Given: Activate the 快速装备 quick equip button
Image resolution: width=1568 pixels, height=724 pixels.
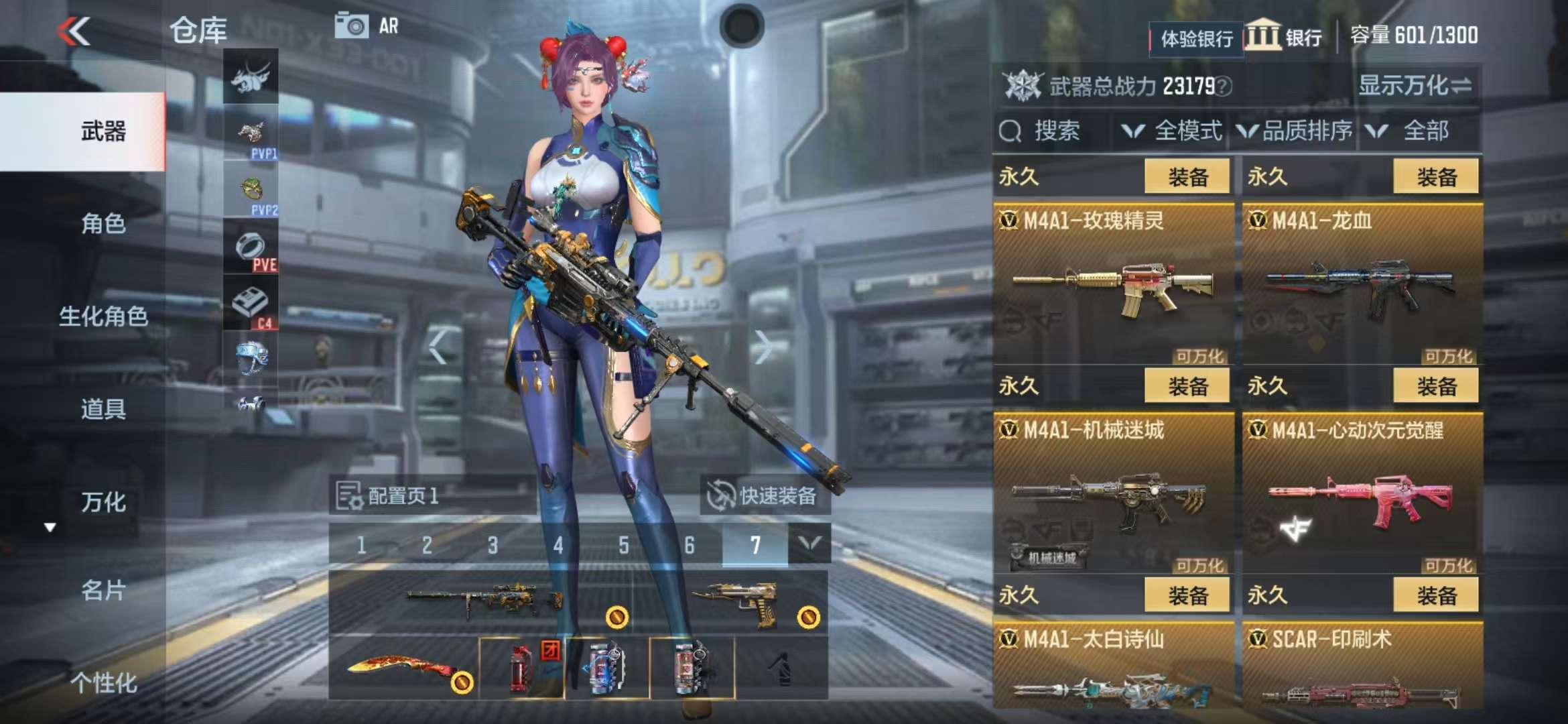Looking at the screenshot, I should click(764, 496).
